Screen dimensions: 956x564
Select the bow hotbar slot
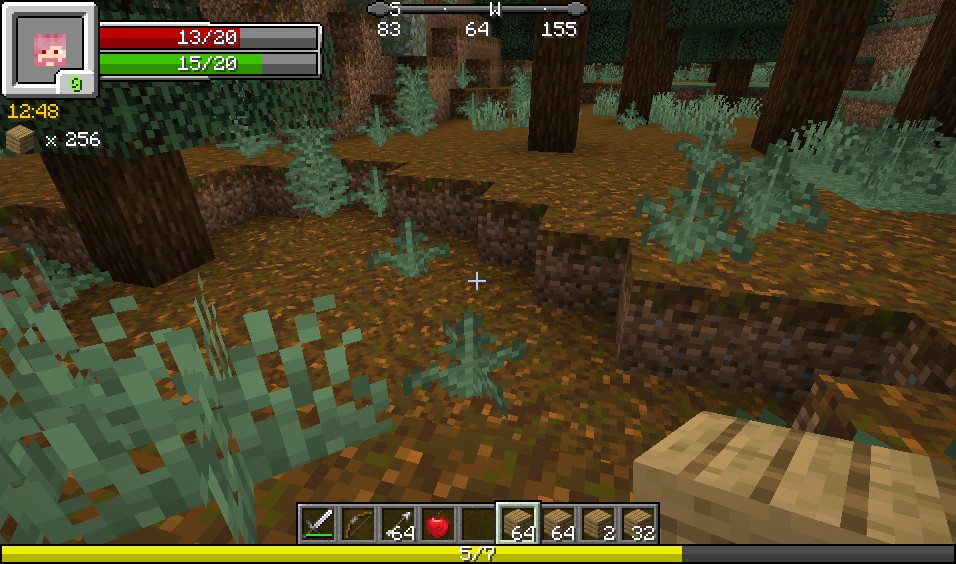pyautogui.click(x=358, y=523)
